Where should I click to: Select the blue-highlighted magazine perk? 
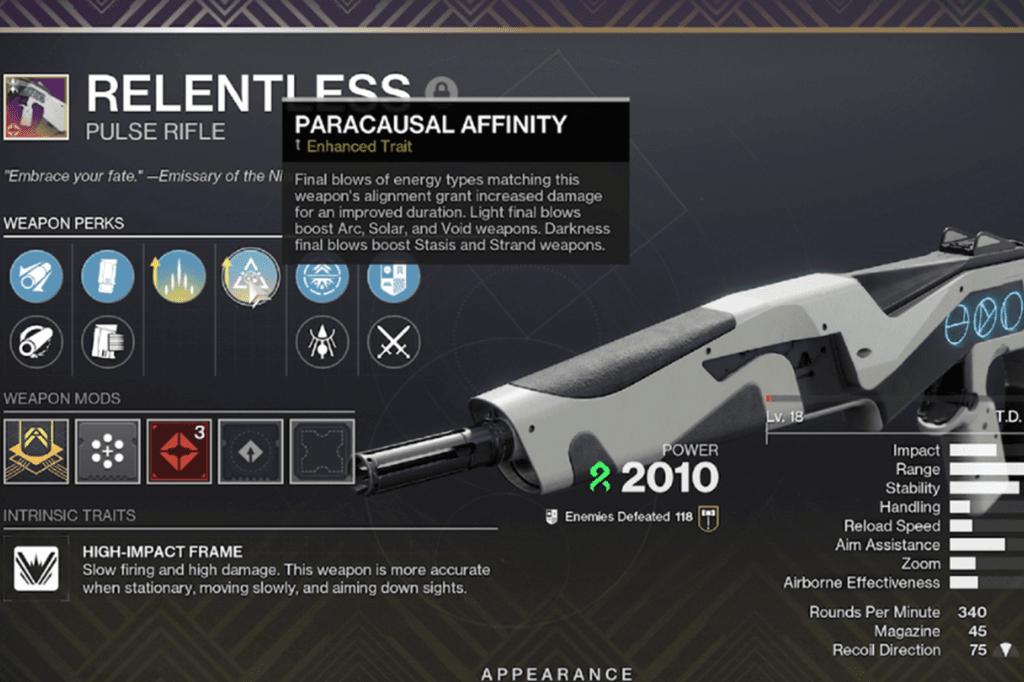tap(107, 275)
